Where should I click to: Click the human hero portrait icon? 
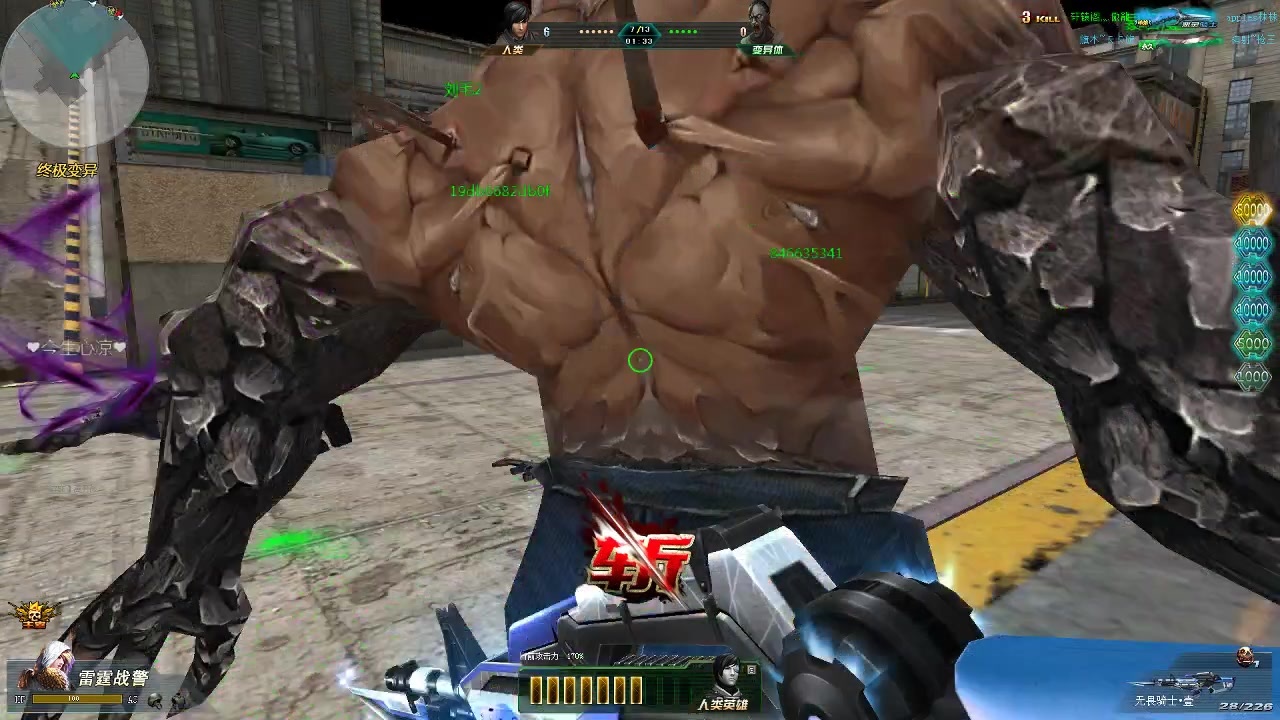[x=725, y=674]
